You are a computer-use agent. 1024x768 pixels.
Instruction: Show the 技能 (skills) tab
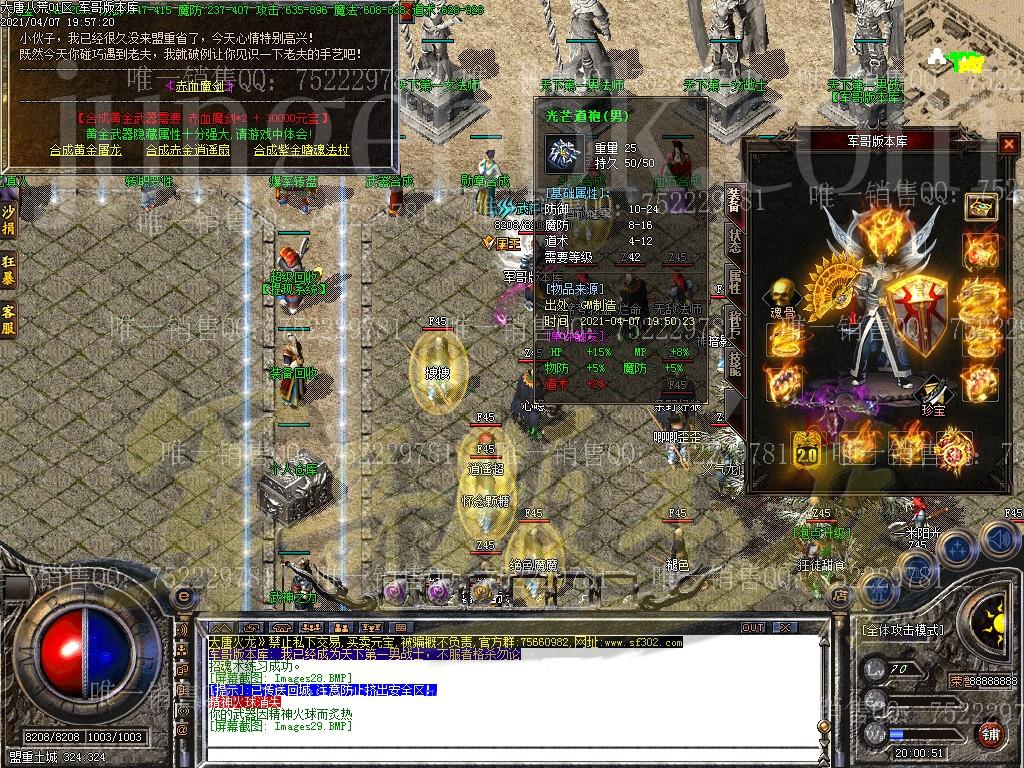click(x=735, y=364)
